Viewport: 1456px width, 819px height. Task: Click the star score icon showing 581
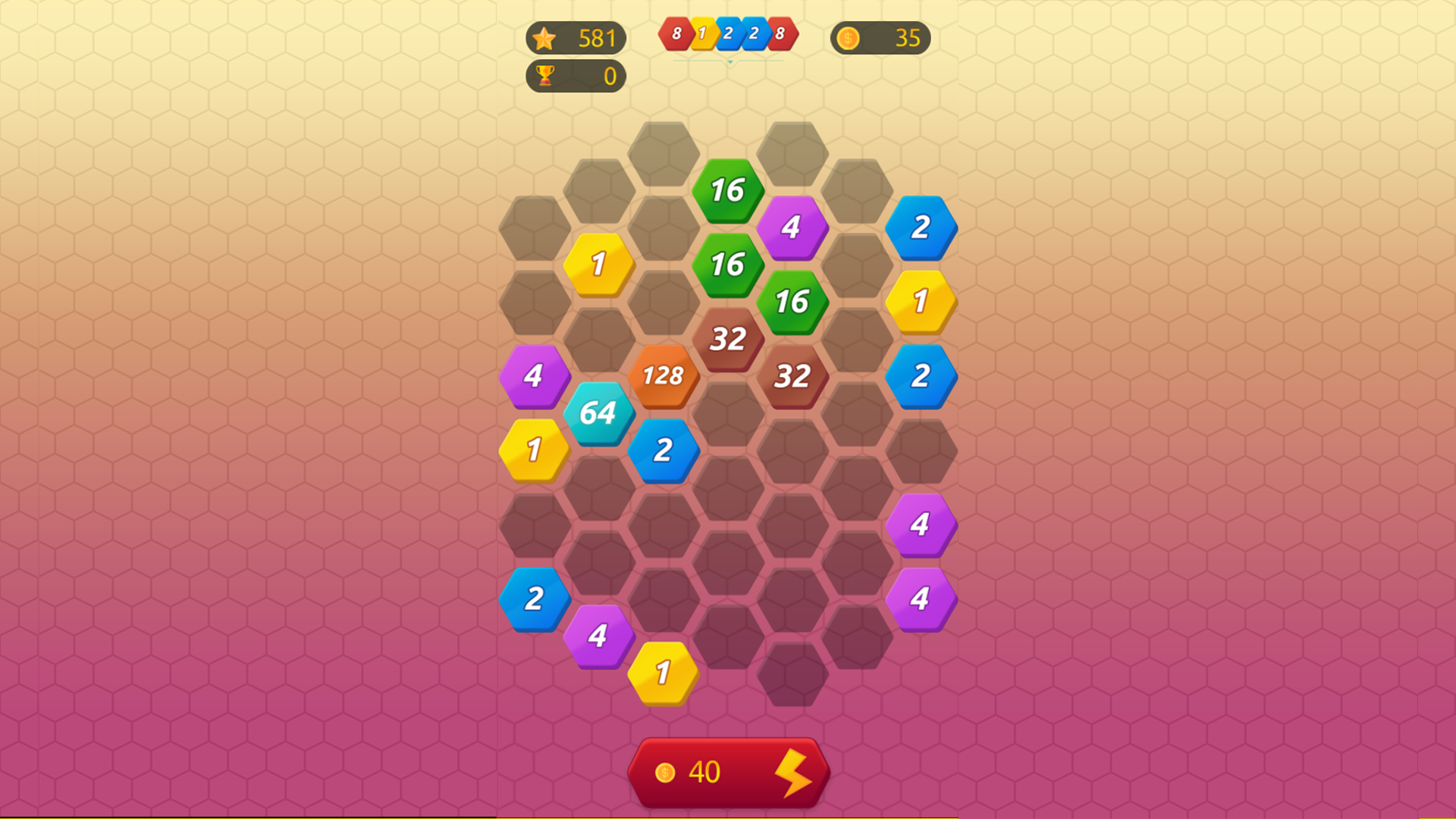576,38
